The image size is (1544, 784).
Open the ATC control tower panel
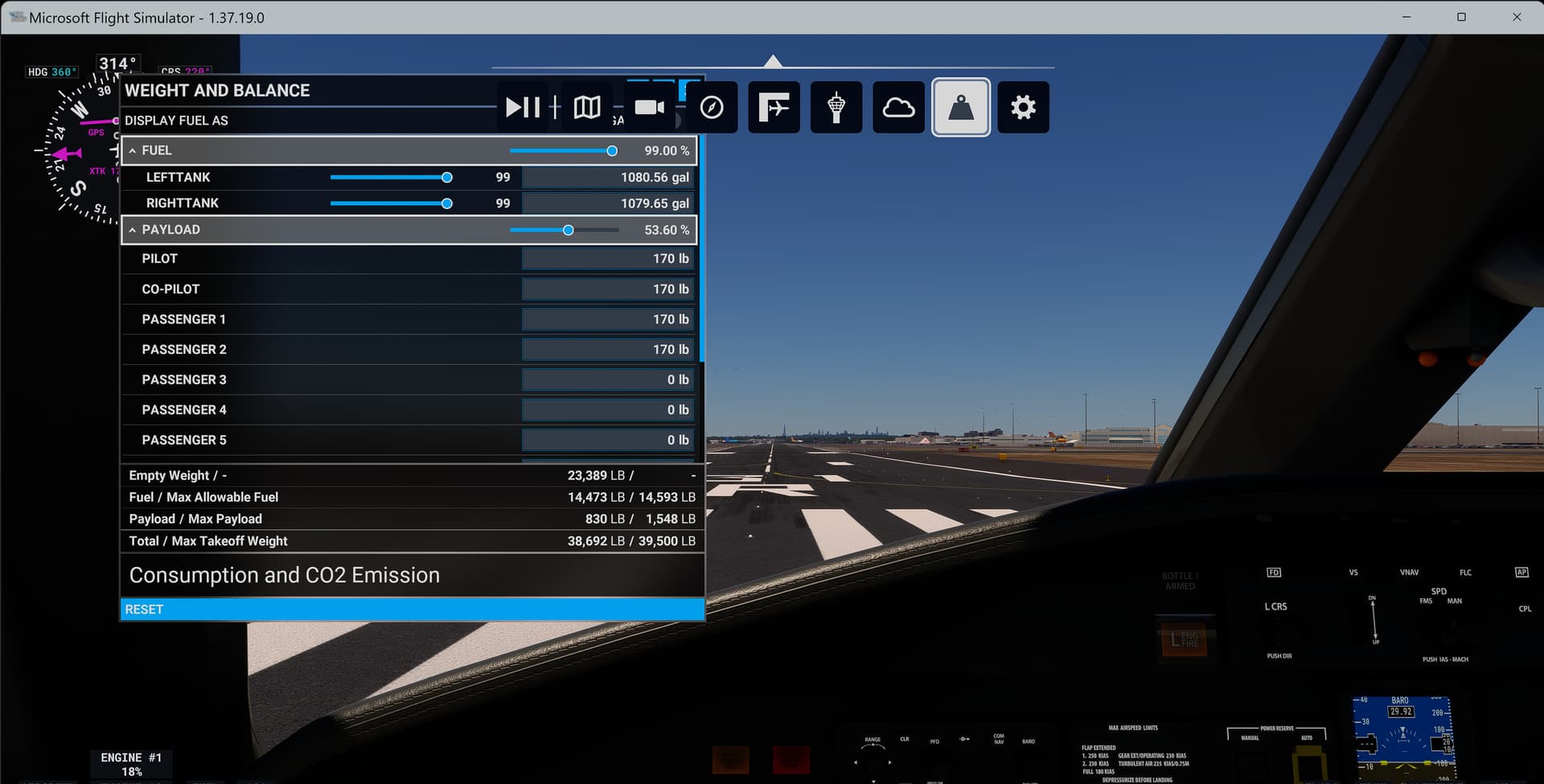[x=836, y=107]
